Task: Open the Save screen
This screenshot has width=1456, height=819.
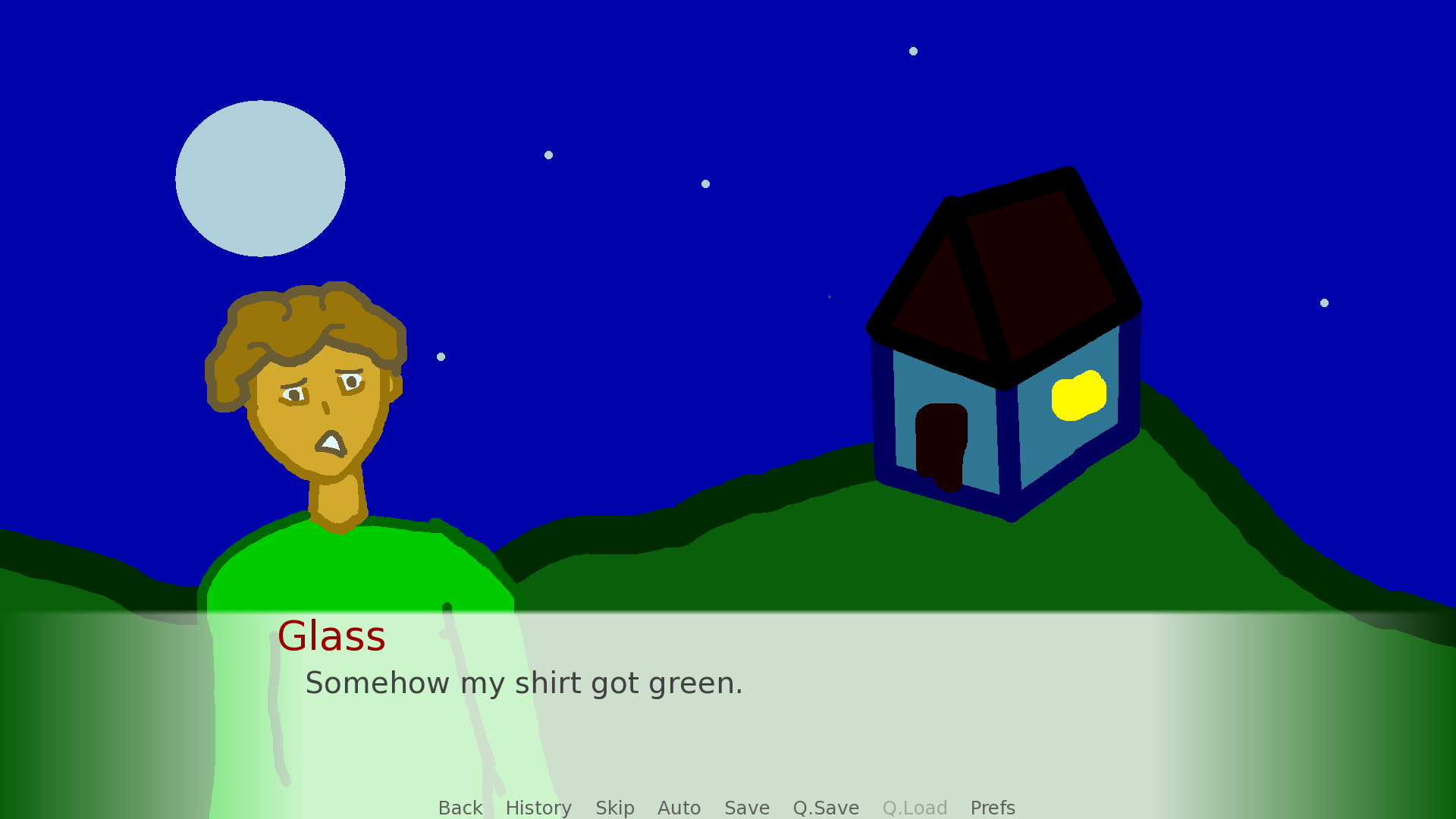Action: pos(747,808)
